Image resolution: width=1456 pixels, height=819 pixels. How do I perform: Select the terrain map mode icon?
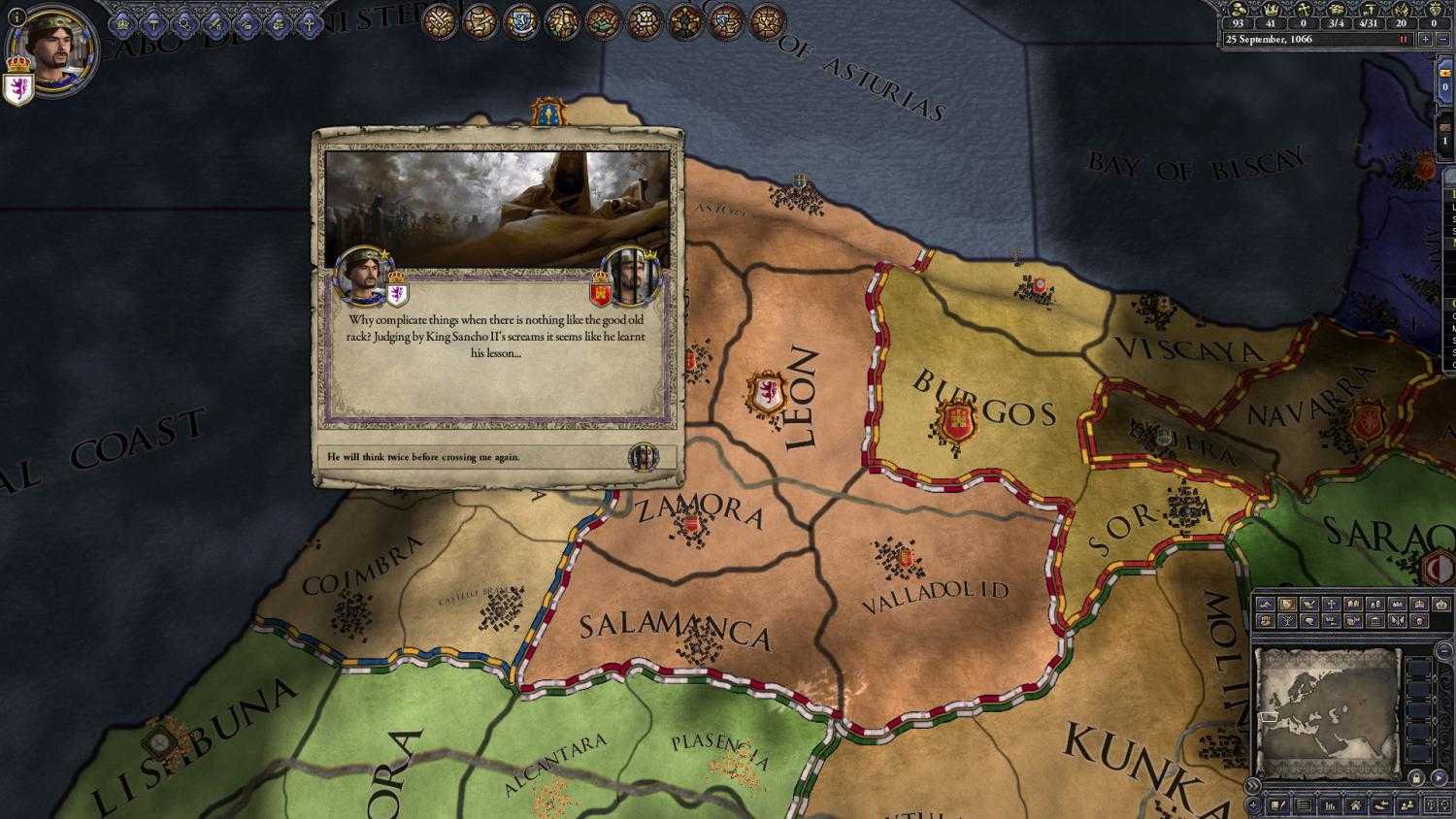coord(1266,604)
